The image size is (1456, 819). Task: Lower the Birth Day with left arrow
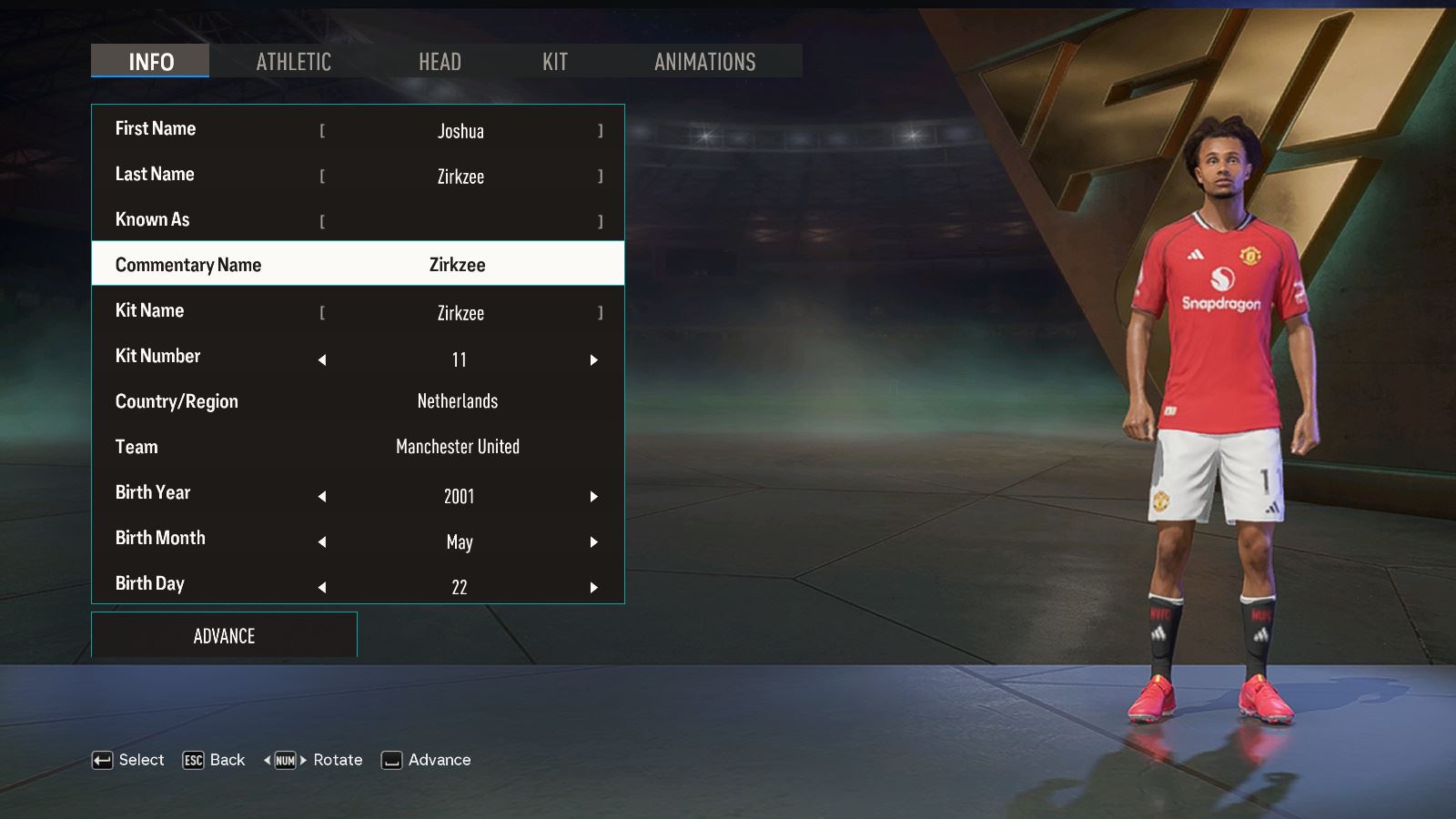(x=322, y=588)
